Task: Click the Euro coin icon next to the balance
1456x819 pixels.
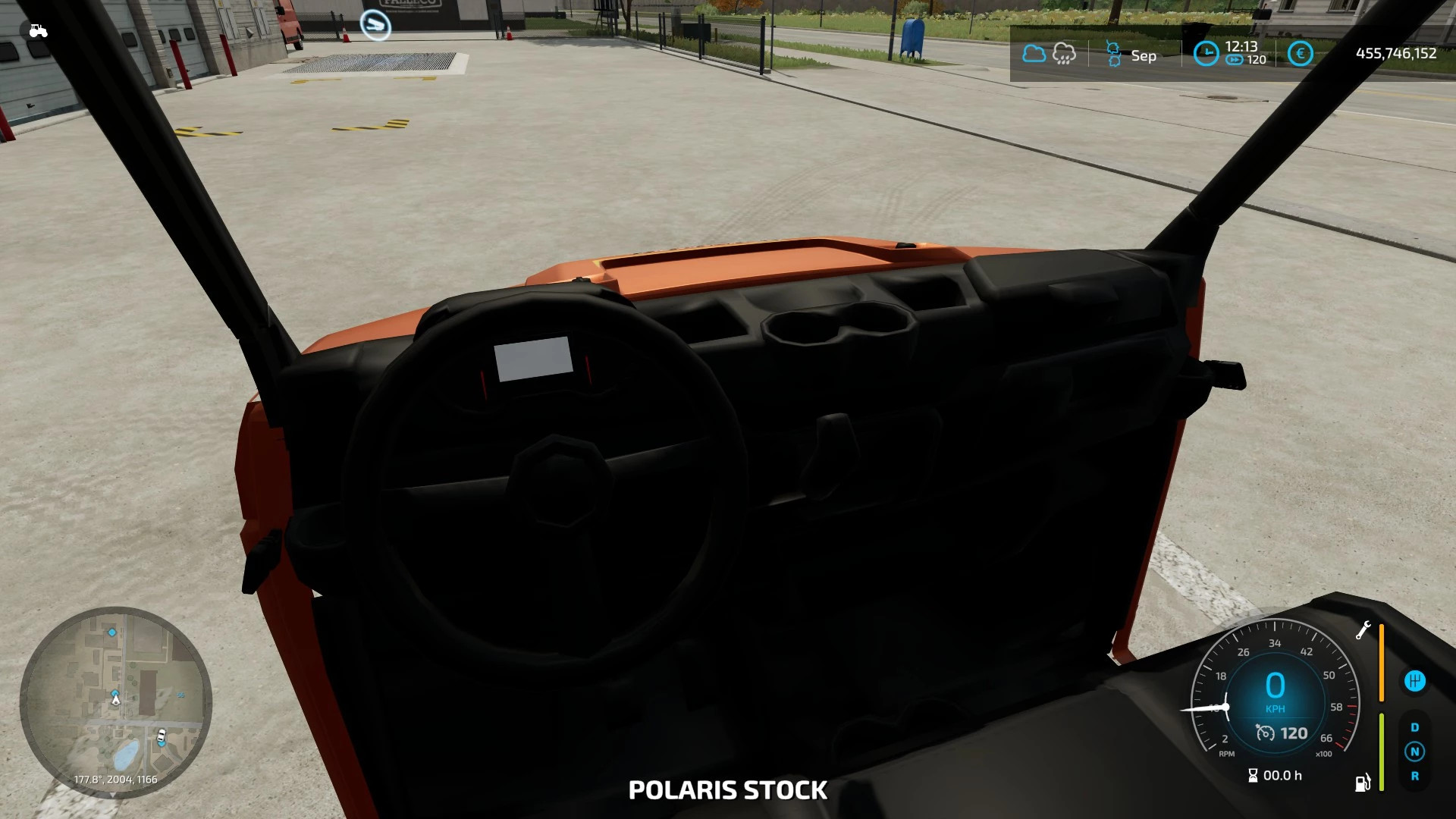Action: [1300, 52]
